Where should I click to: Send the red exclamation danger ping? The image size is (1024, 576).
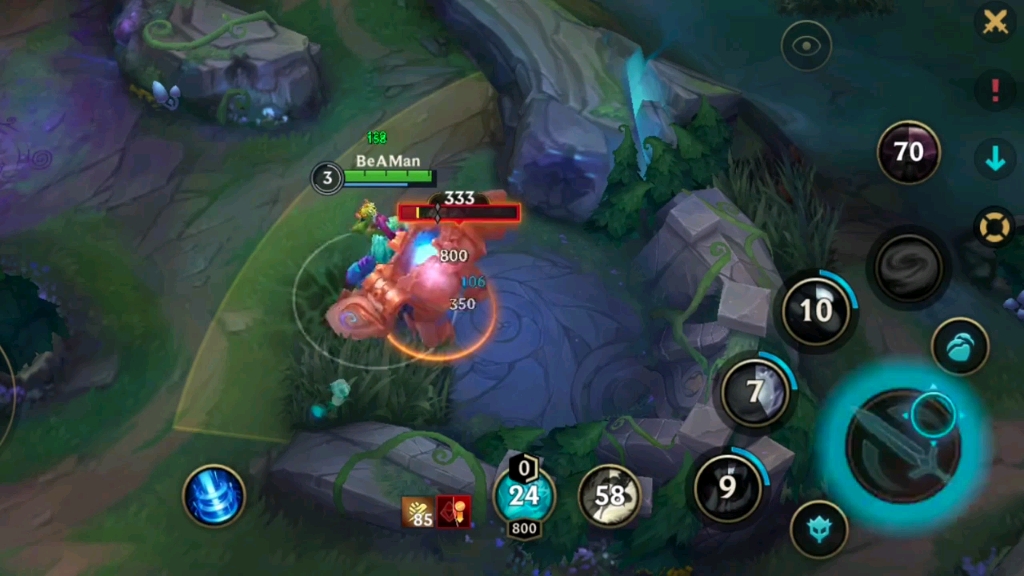(995, 90)
